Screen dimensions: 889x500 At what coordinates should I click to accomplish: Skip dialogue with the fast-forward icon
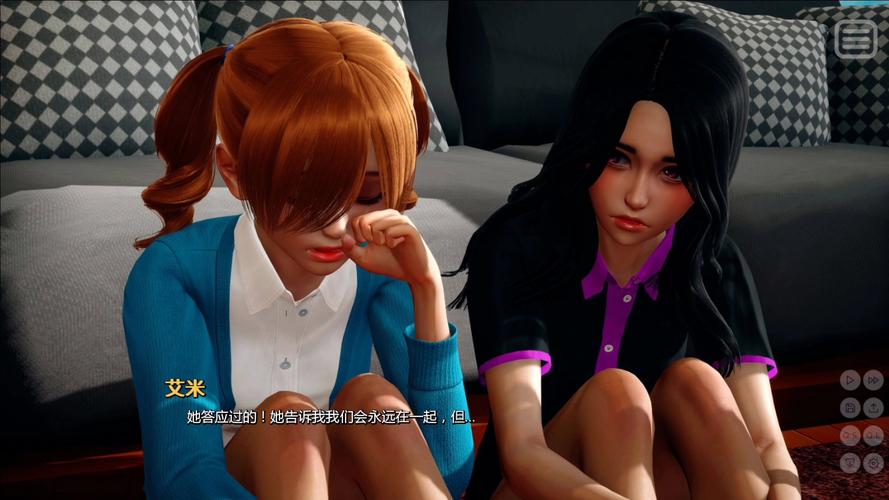(873, 379)
